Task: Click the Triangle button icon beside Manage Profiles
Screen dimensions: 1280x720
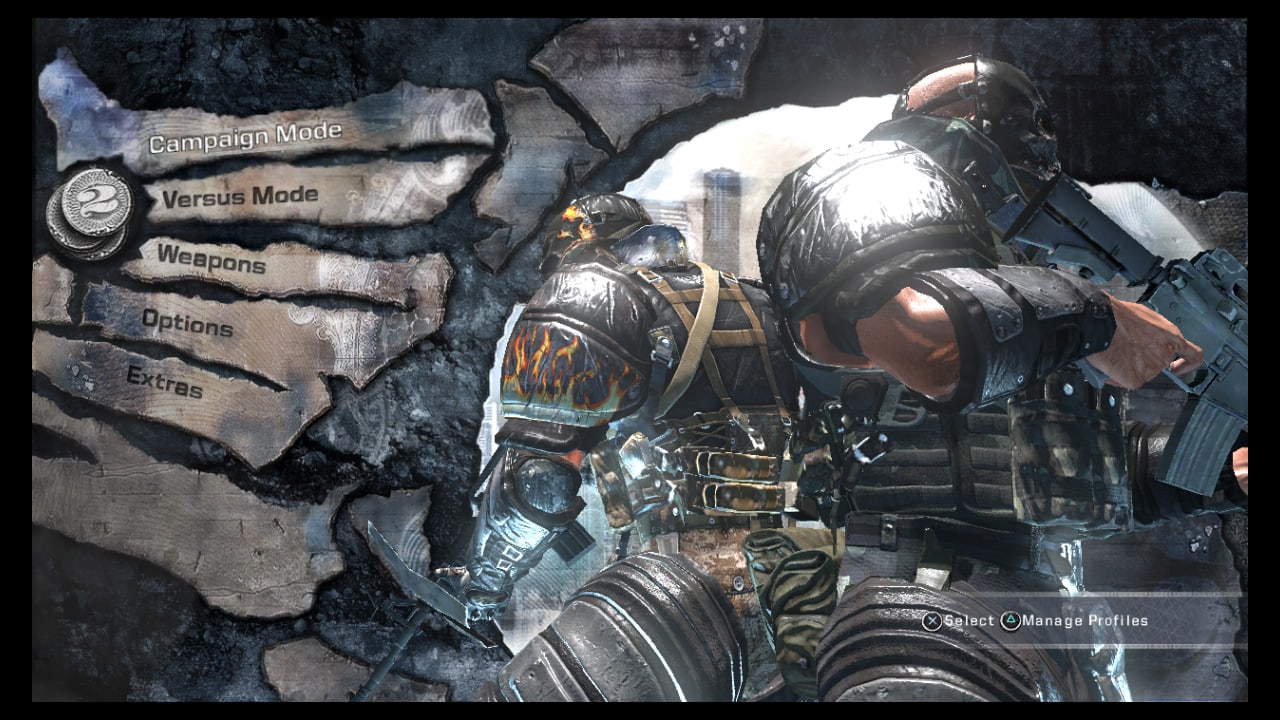Action: [x=1013, y=619]
